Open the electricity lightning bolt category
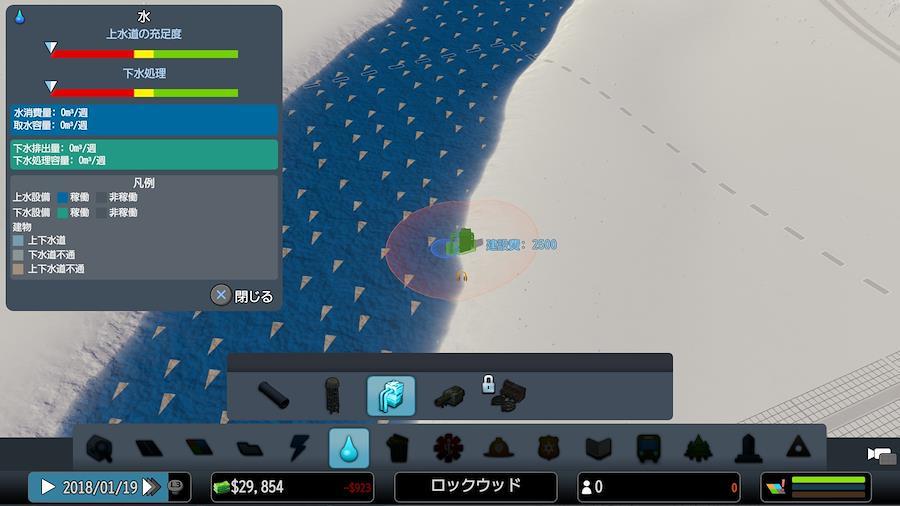 [299, 448]
